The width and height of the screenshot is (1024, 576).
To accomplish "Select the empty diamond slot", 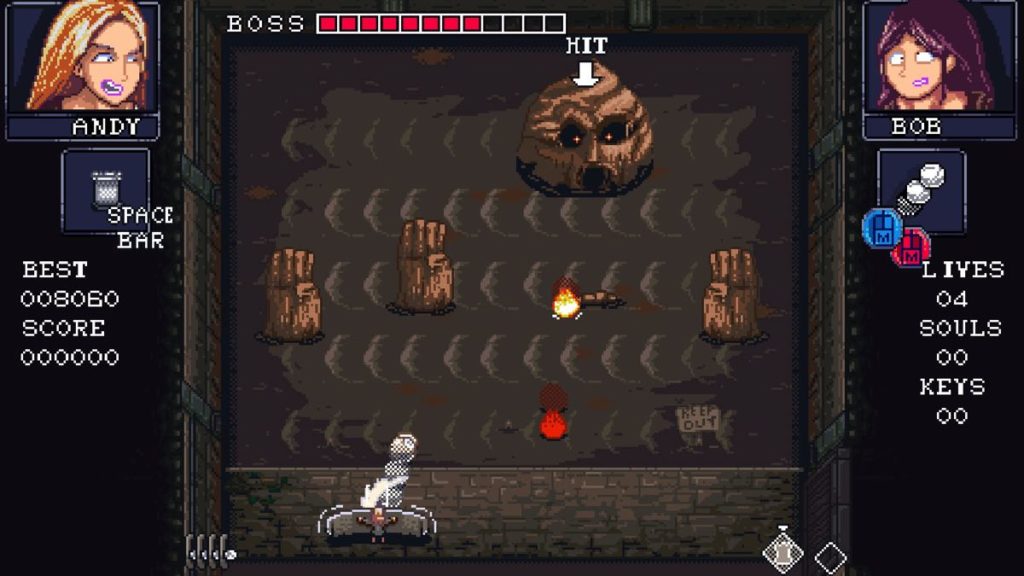I will (x=830, y=556).
